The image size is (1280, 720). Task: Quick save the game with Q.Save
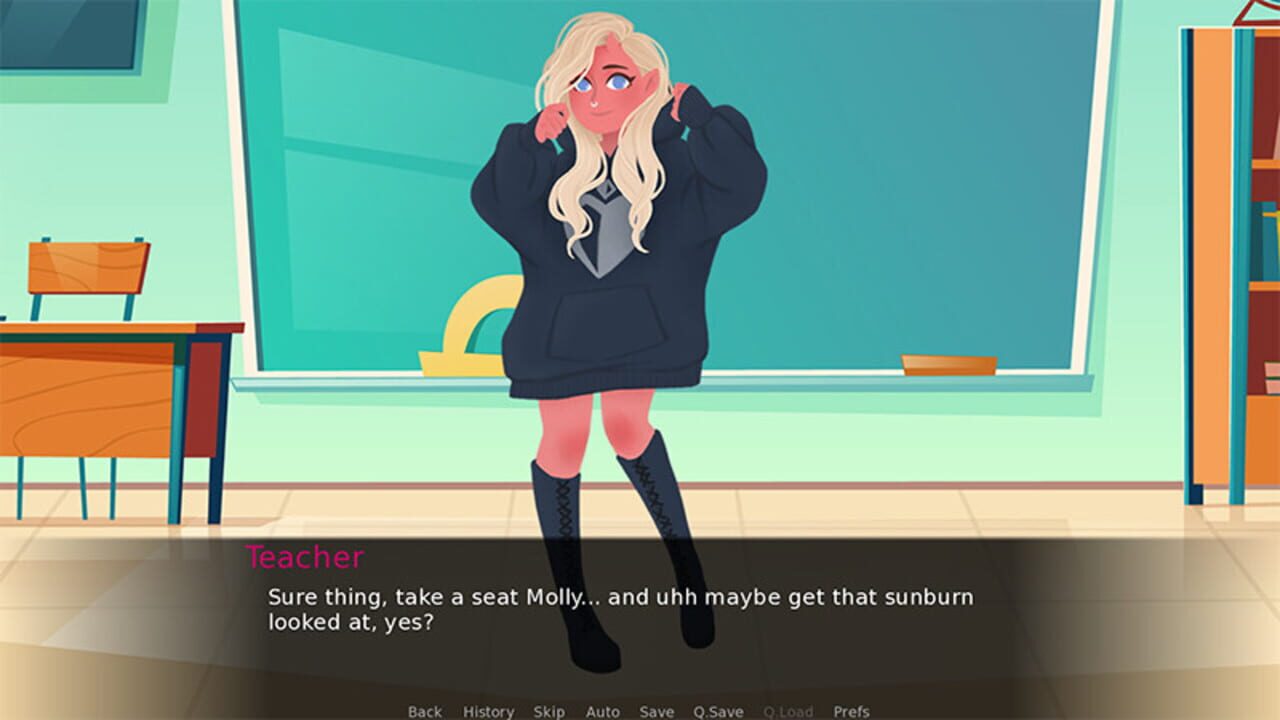[718, 712]
